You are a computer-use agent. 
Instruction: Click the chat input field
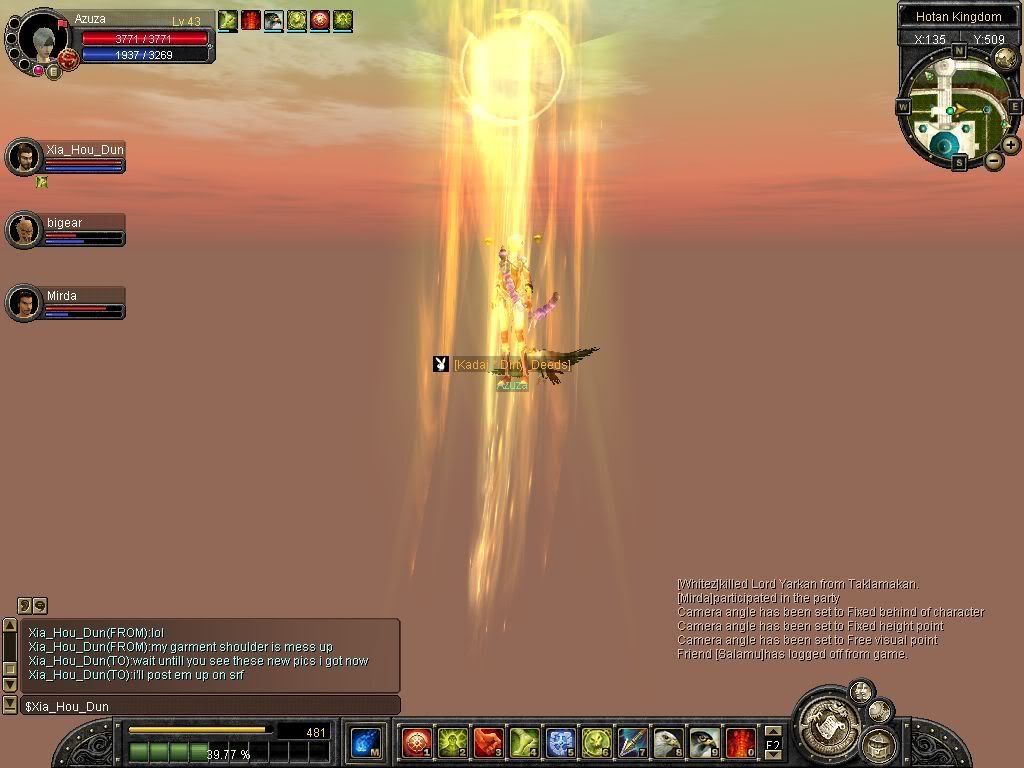[x=210, y=706]
